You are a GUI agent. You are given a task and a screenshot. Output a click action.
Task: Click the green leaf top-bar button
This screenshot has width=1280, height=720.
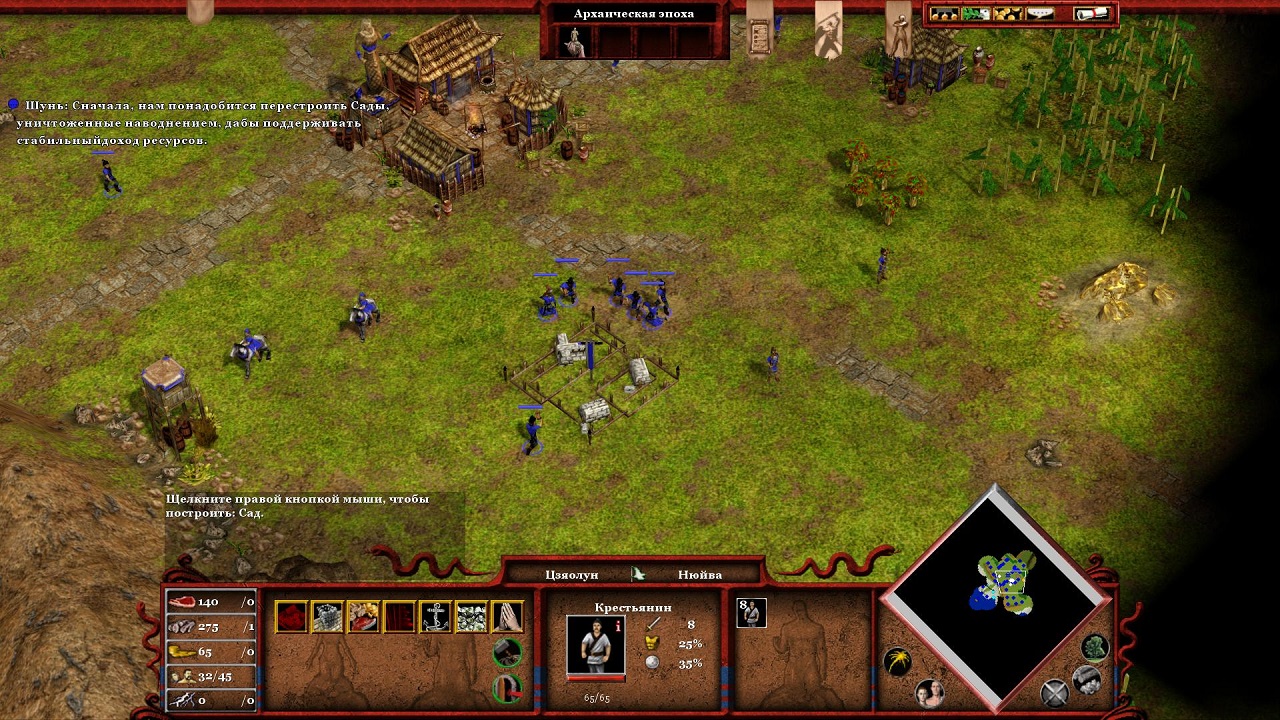pos(976,14)
